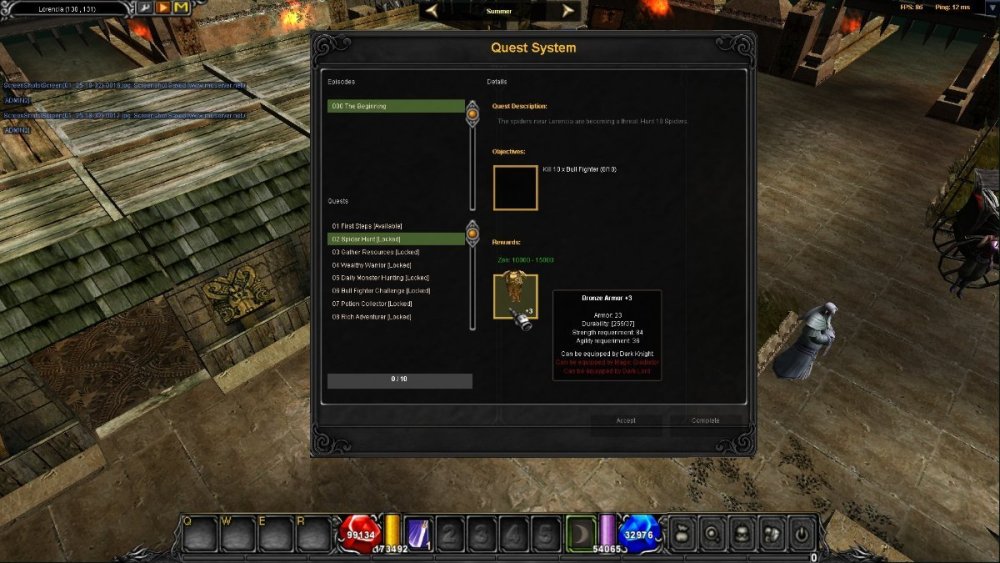The image size is (1000, 563).
Task: Select the 02 Spider Hunt quest
Action: (x=396, y=239)
